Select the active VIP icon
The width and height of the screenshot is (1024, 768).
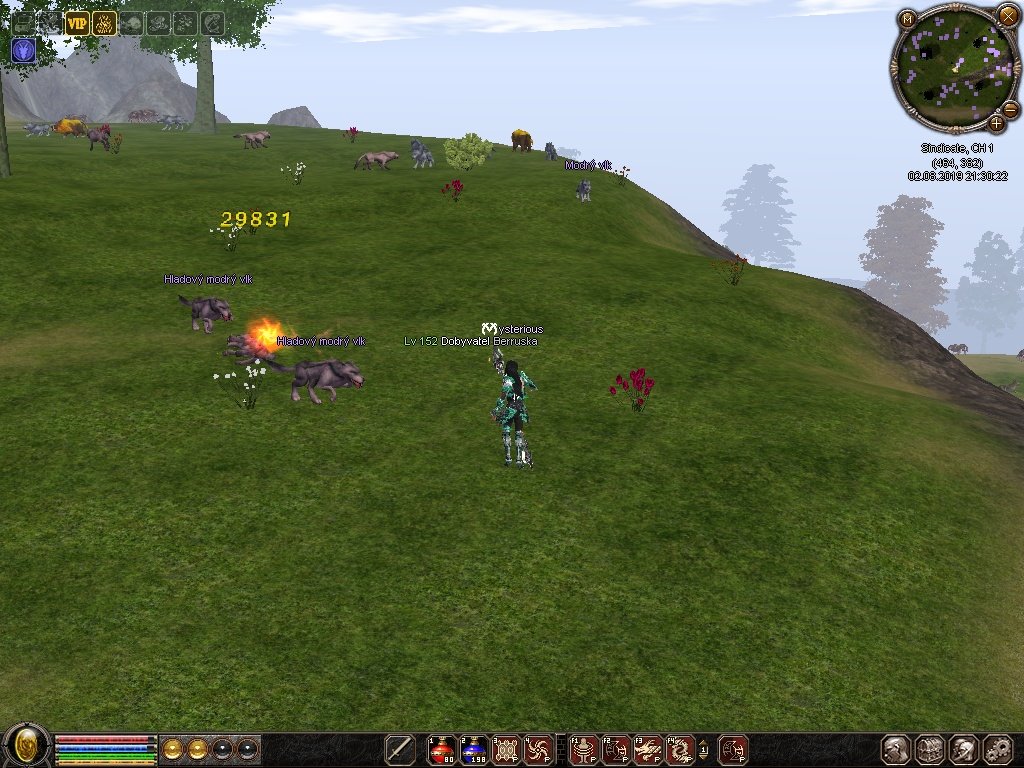point(77,23)
